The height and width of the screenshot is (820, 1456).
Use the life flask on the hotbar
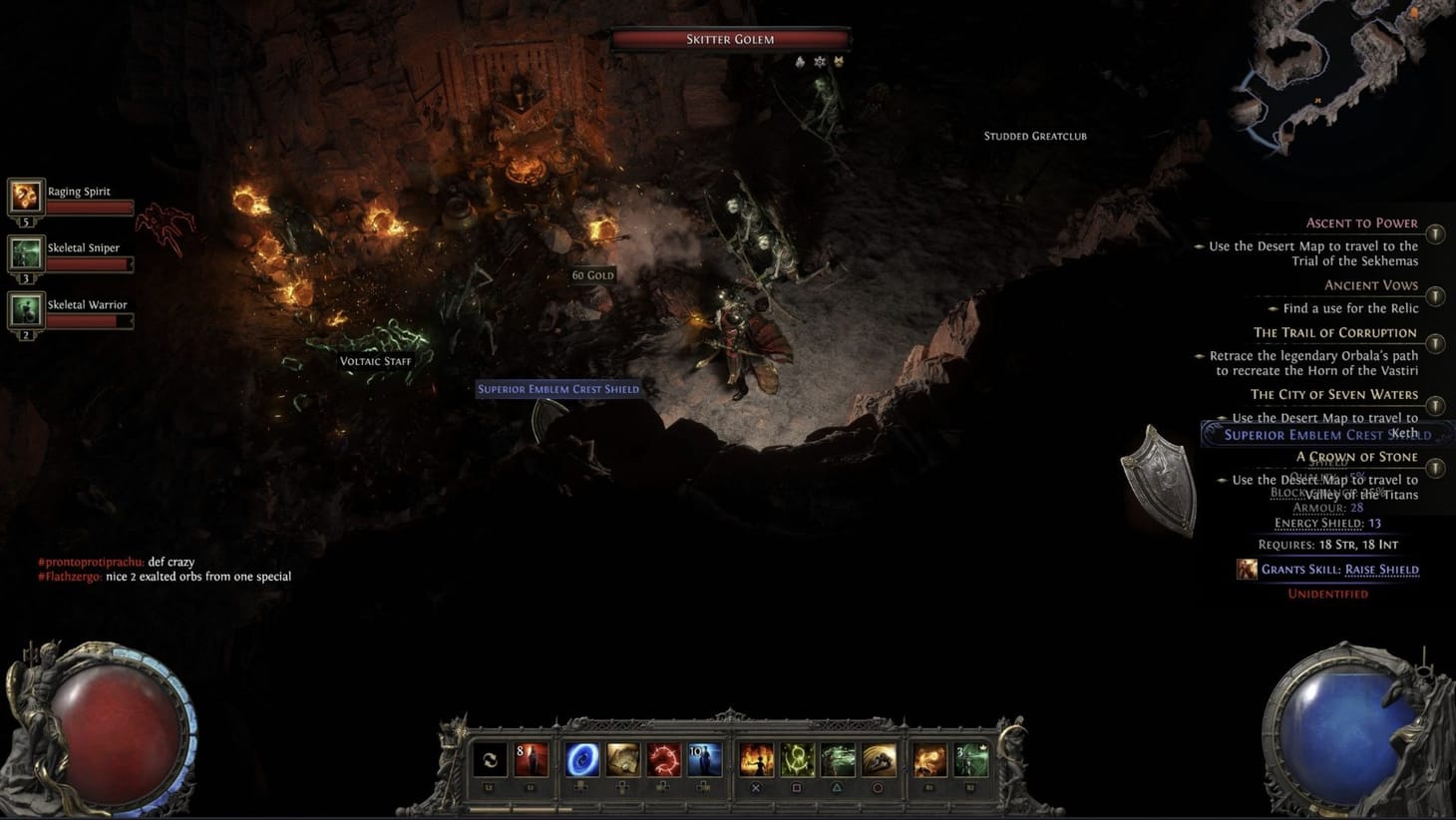[532, 761]
